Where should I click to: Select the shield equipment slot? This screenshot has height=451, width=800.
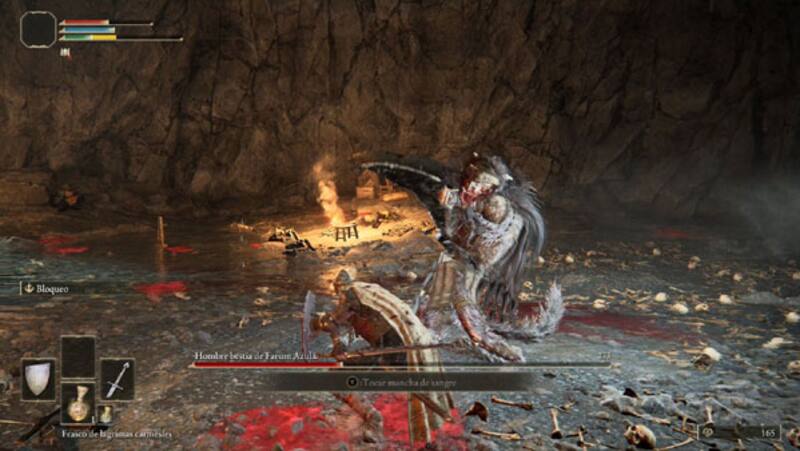[x=38, y=379]
